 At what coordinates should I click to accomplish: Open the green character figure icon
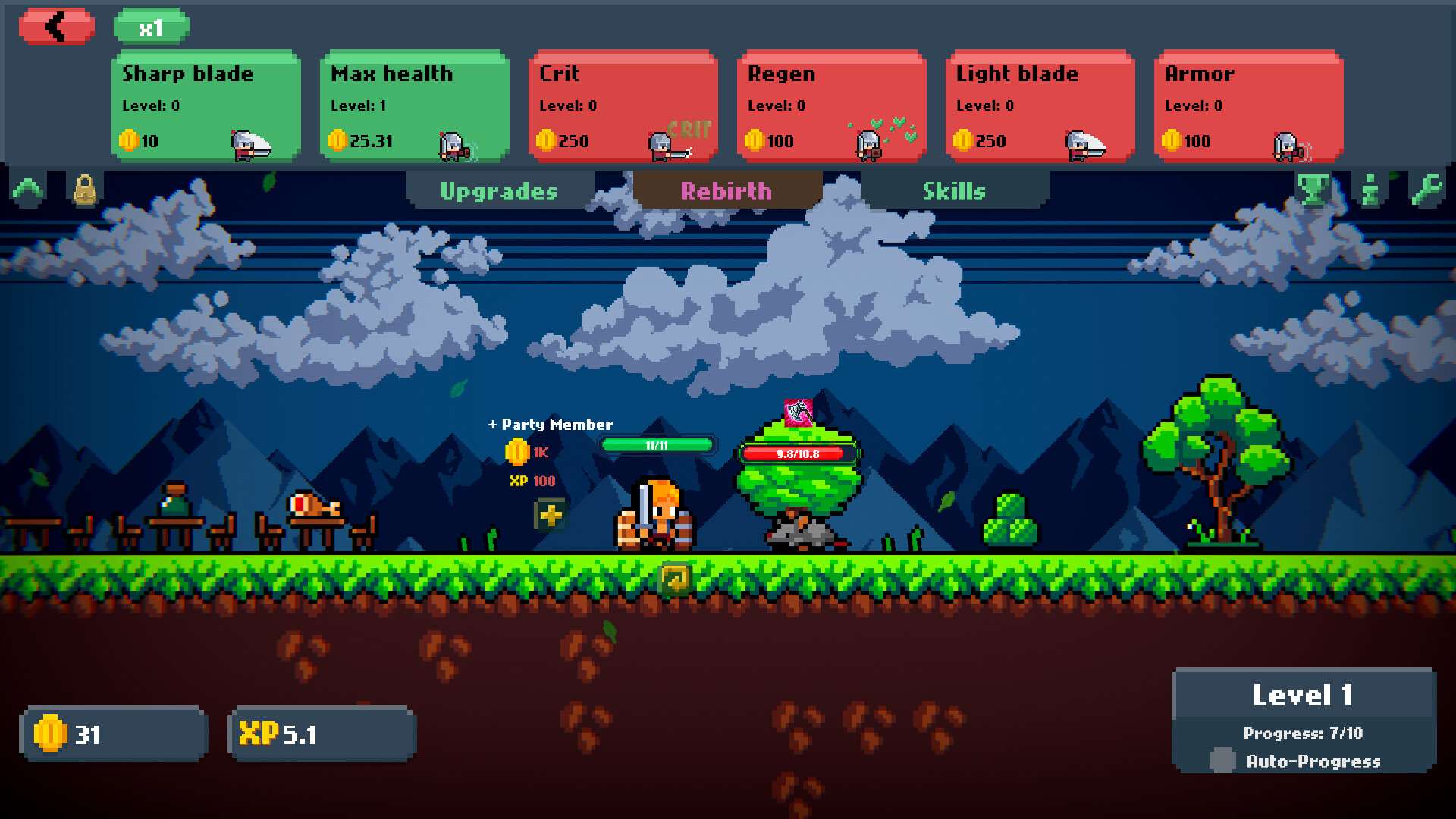click(1370, 190)
